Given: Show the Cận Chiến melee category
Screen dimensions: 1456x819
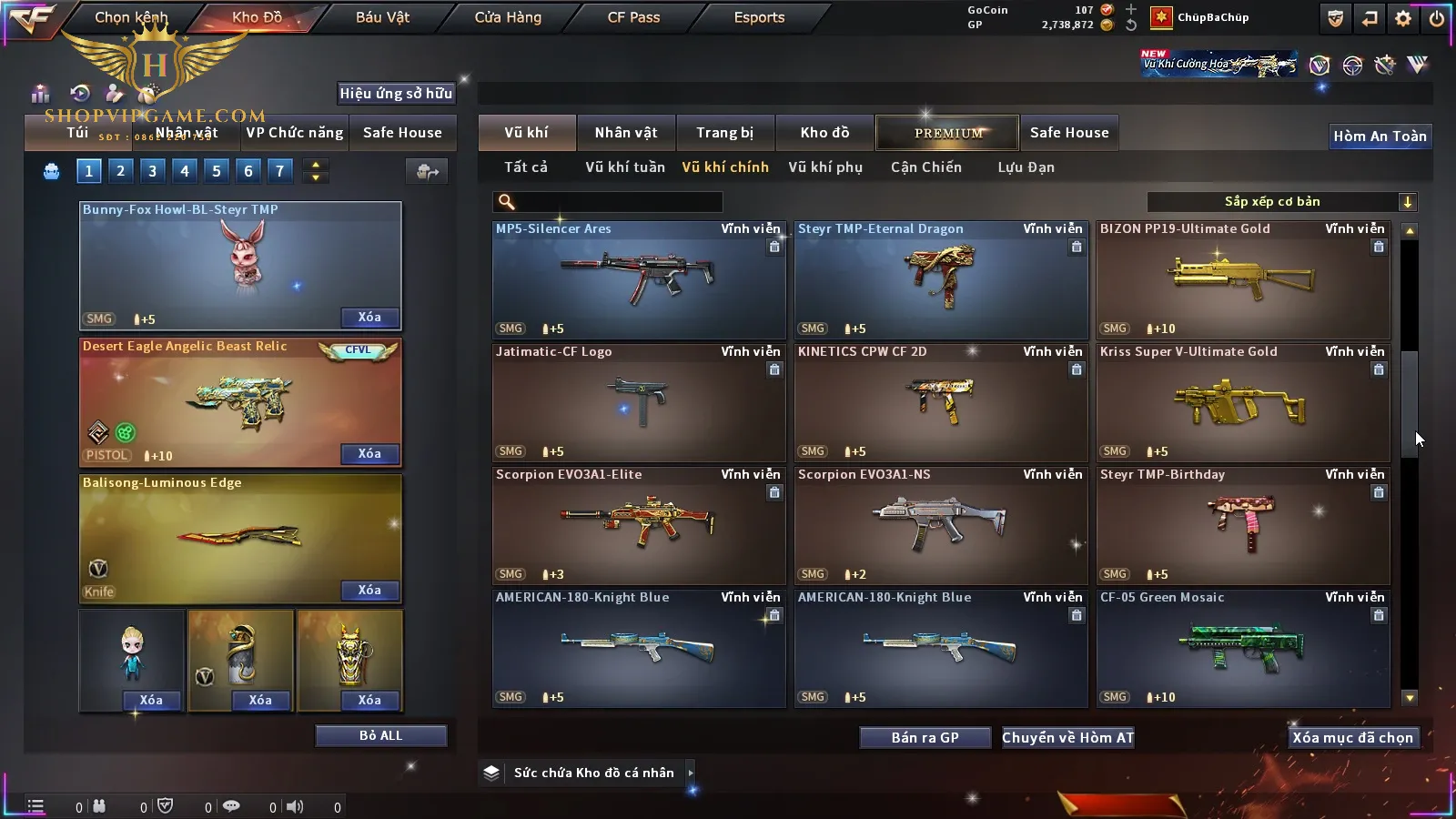Looking at the screenshot, I should (x=925, y=167).
